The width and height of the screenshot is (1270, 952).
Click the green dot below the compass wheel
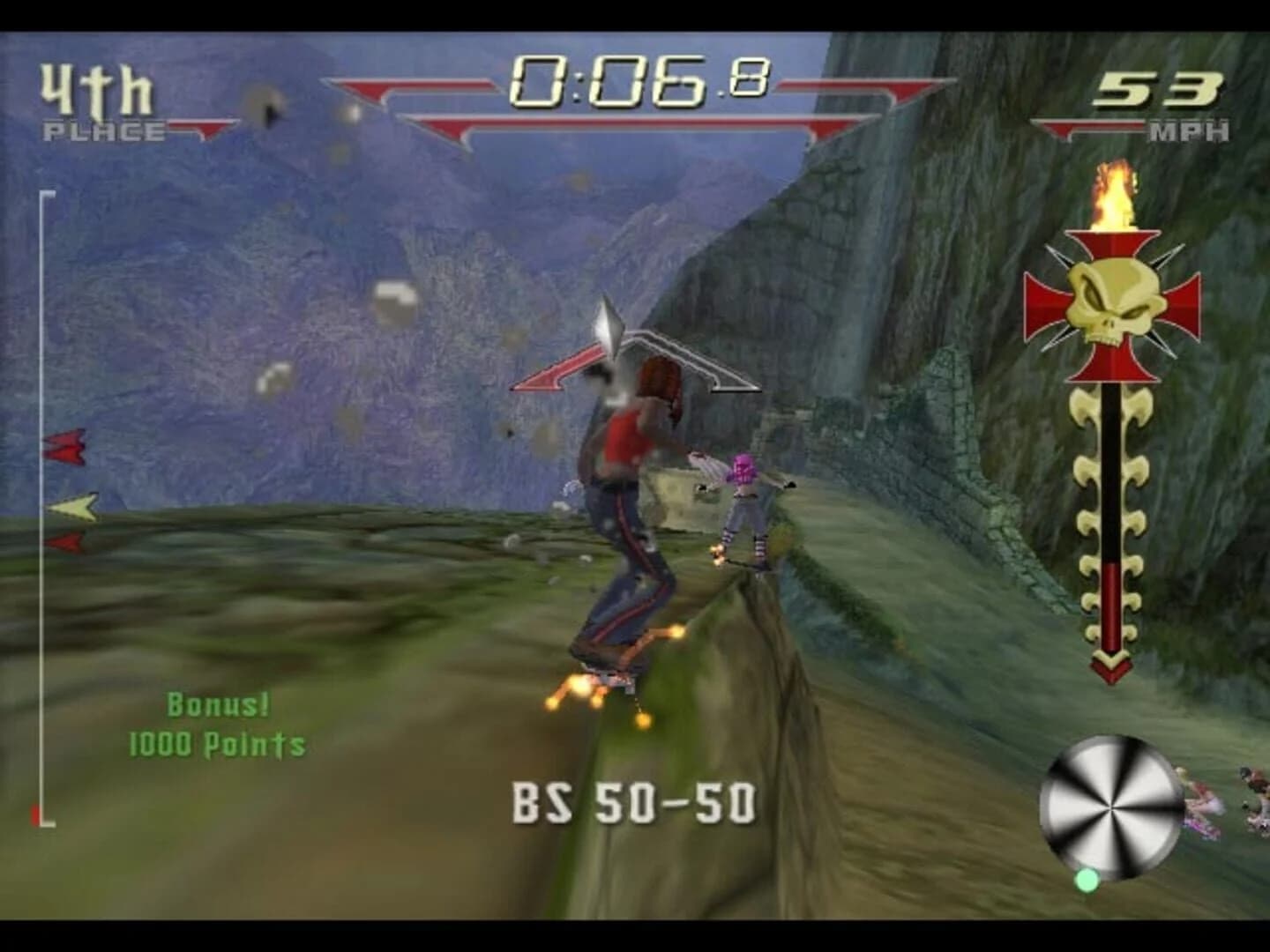pos(1087,879)
